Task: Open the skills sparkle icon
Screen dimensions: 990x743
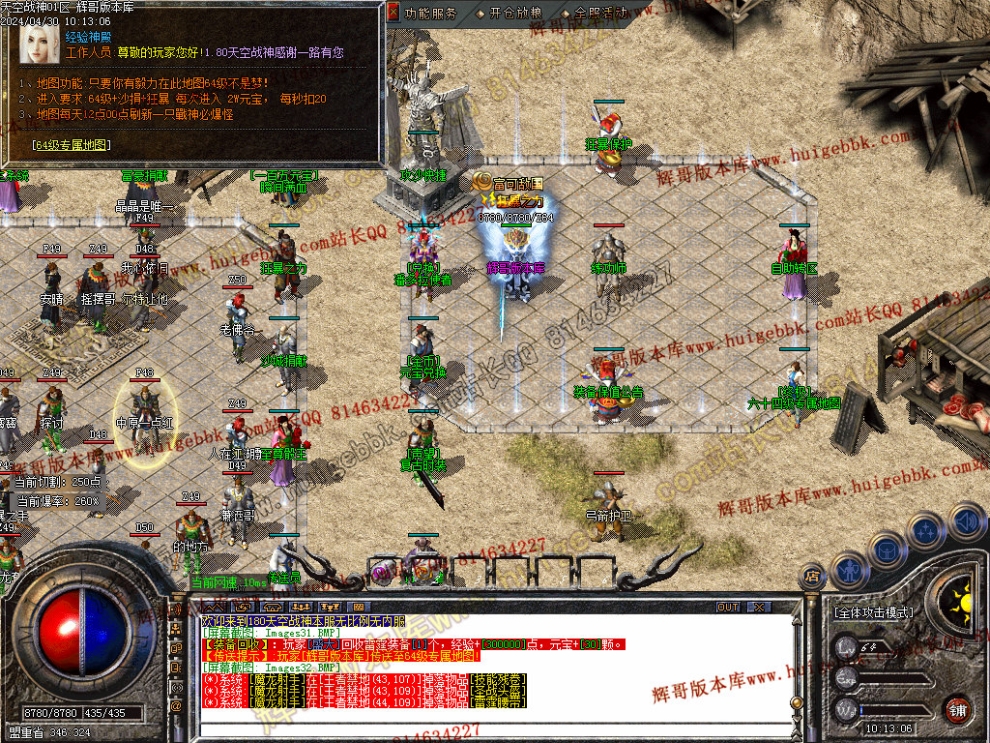Action: coord(927,529)
